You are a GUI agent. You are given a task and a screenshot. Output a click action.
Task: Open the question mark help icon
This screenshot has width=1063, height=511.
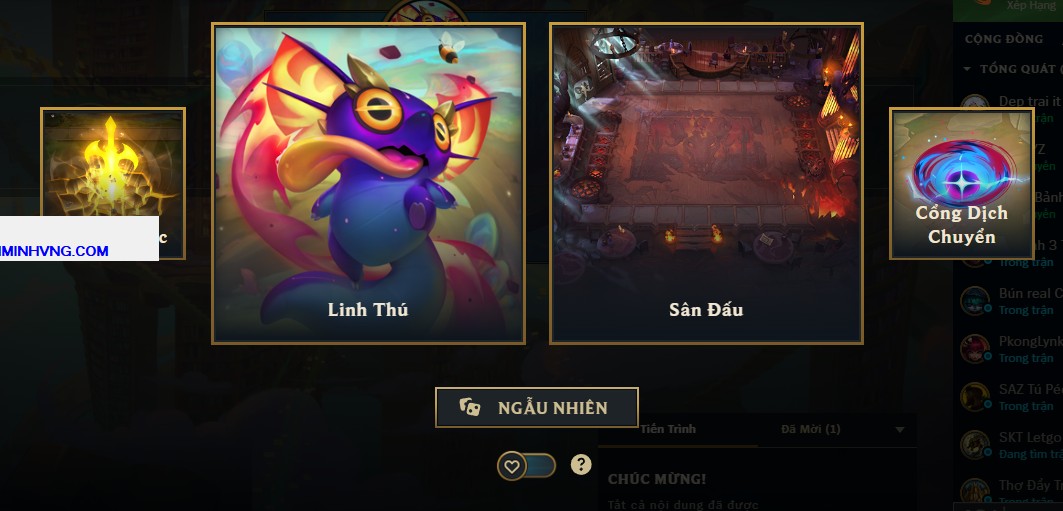tap(581, 464)
